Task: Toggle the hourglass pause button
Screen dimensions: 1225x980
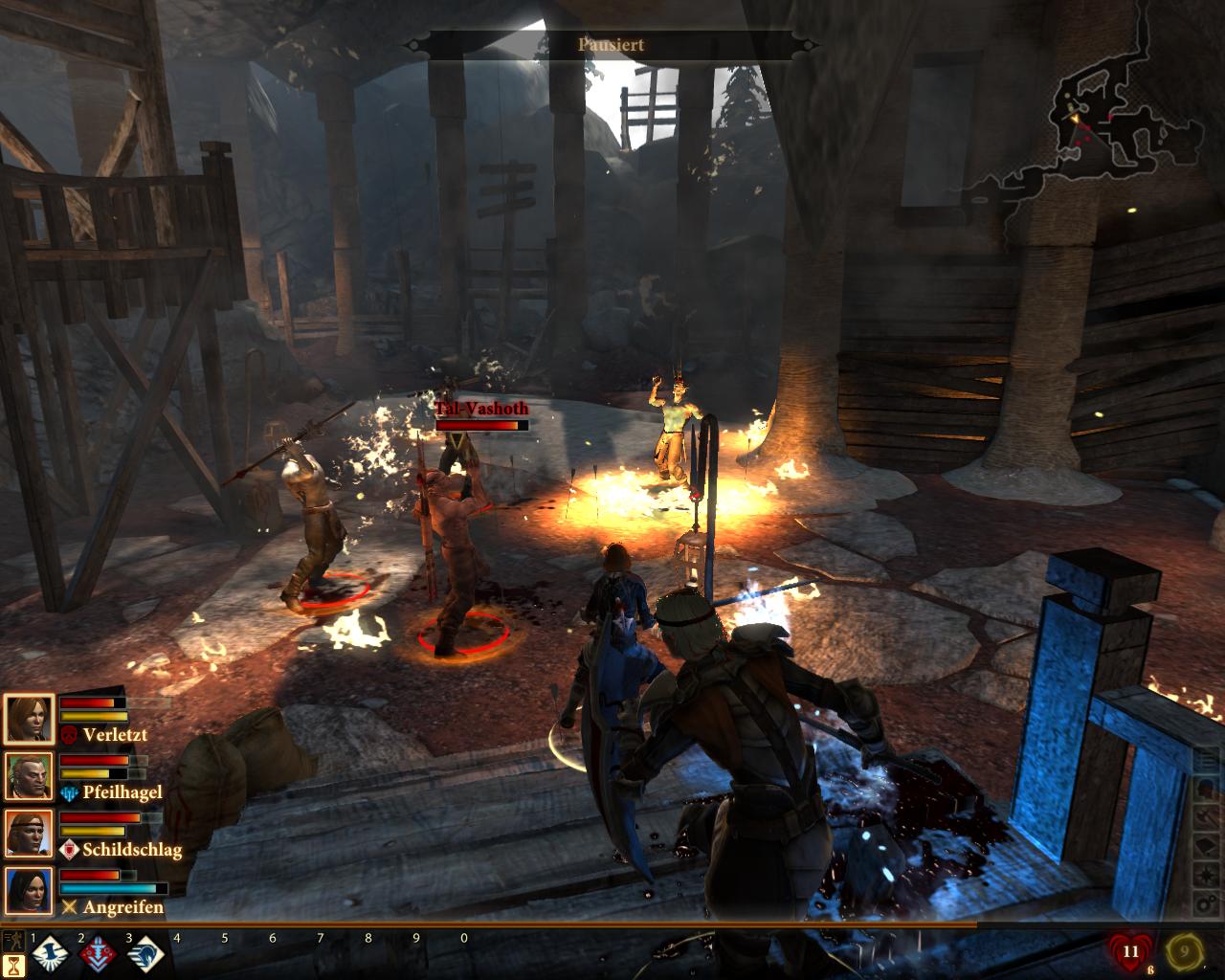Action: pos(14,966)
